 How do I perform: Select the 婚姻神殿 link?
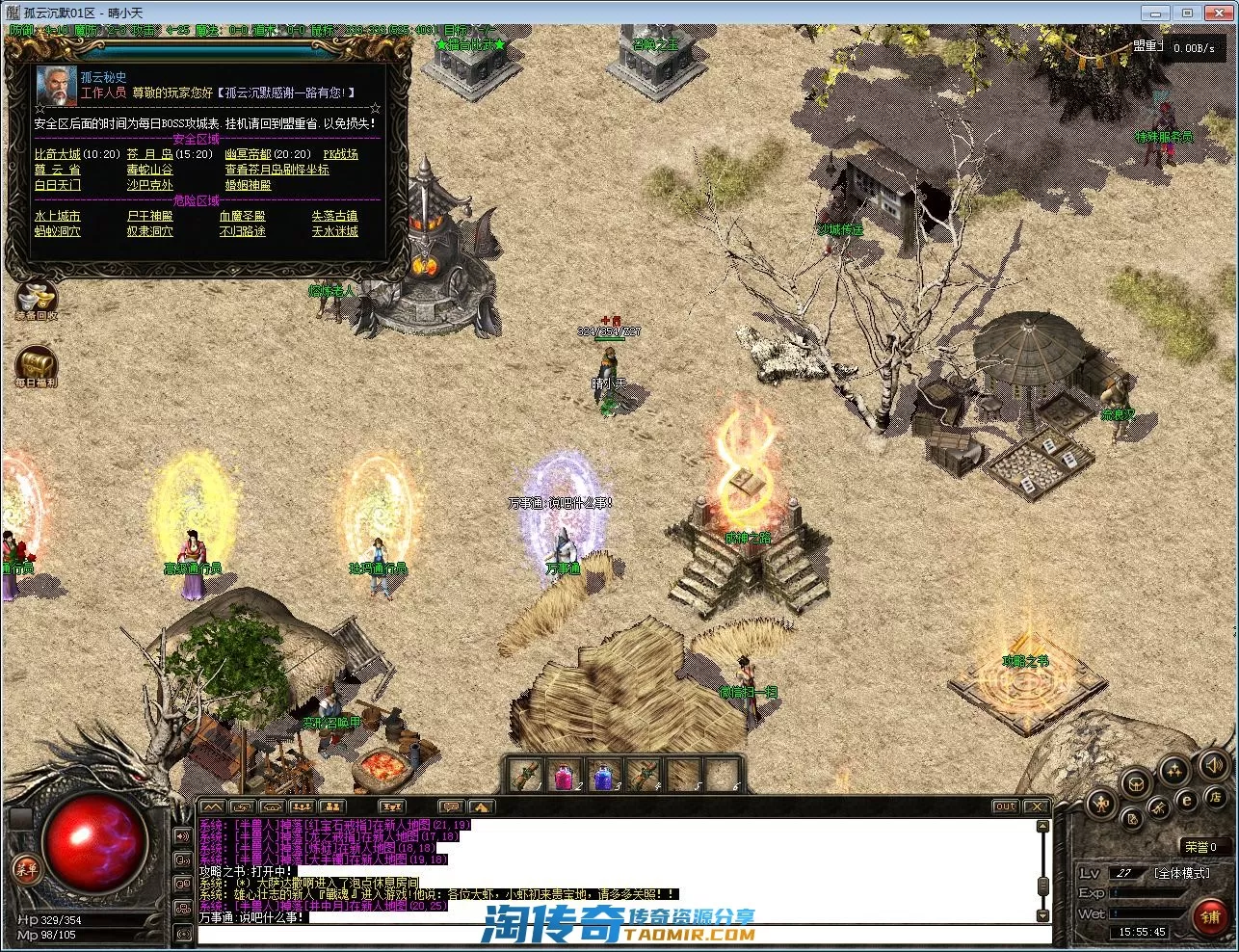click(248, 185)
